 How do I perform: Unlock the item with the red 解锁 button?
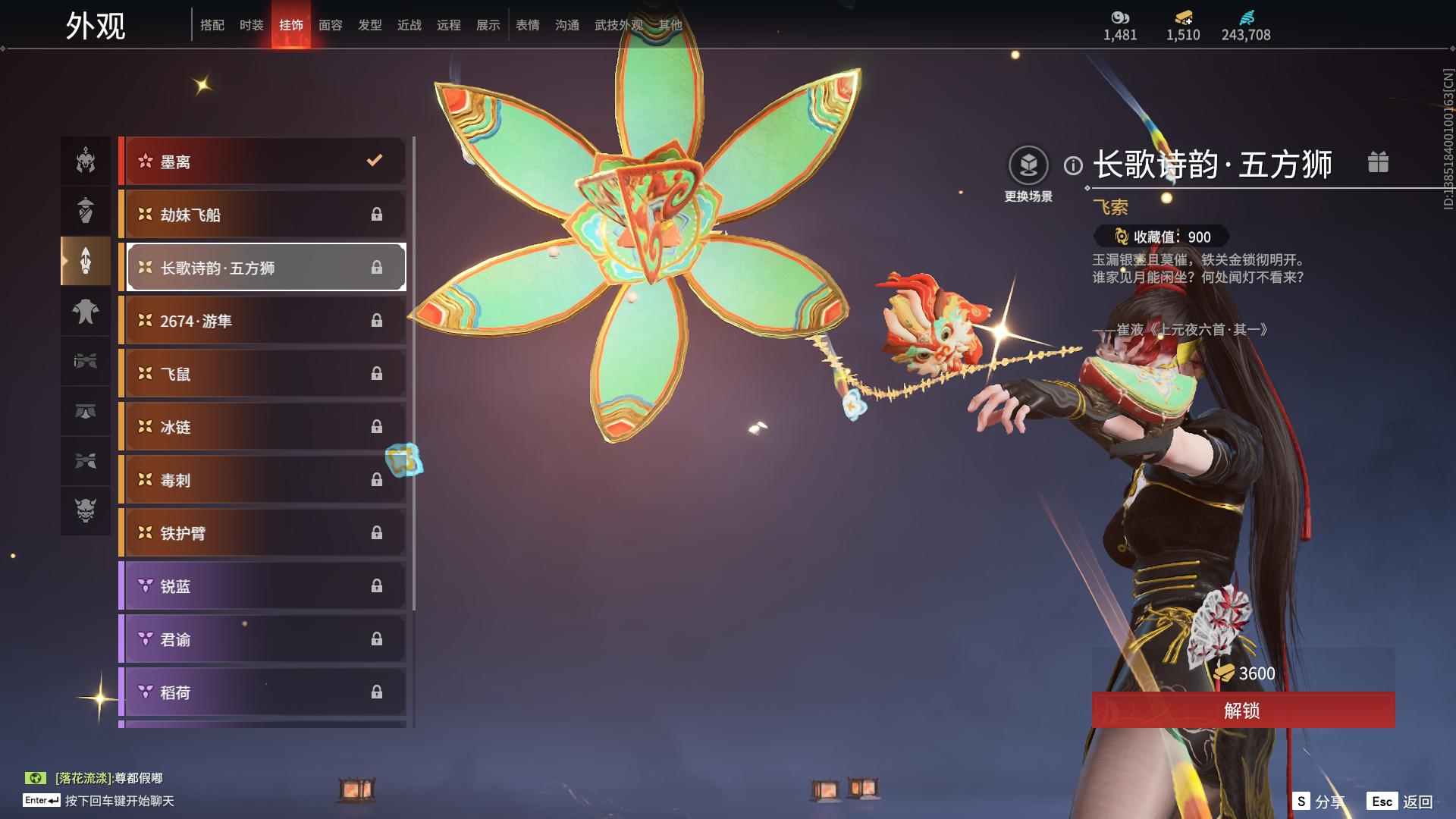coord(1242,710)
